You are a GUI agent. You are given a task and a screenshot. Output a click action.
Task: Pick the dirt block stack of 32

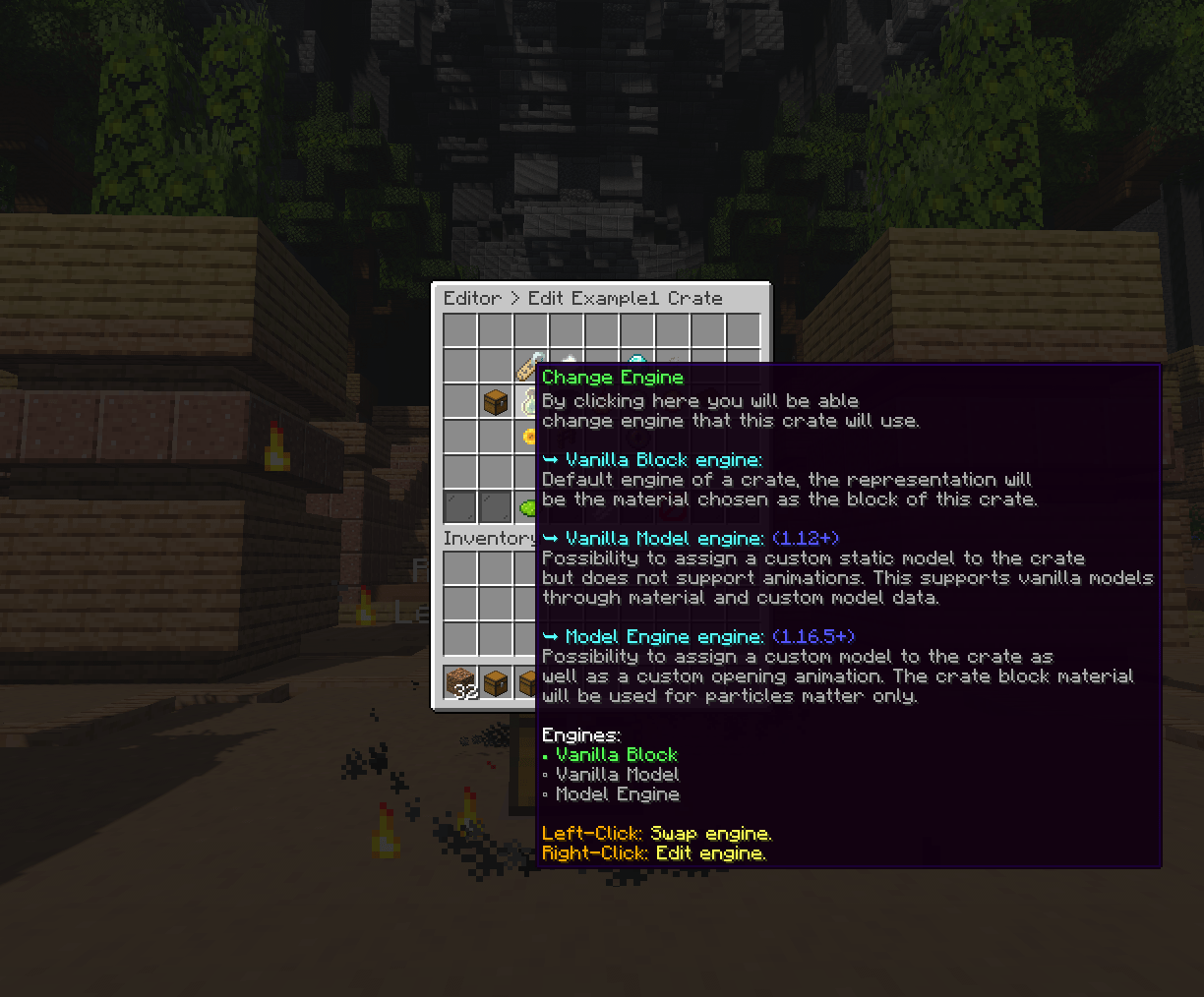[460, 682]
